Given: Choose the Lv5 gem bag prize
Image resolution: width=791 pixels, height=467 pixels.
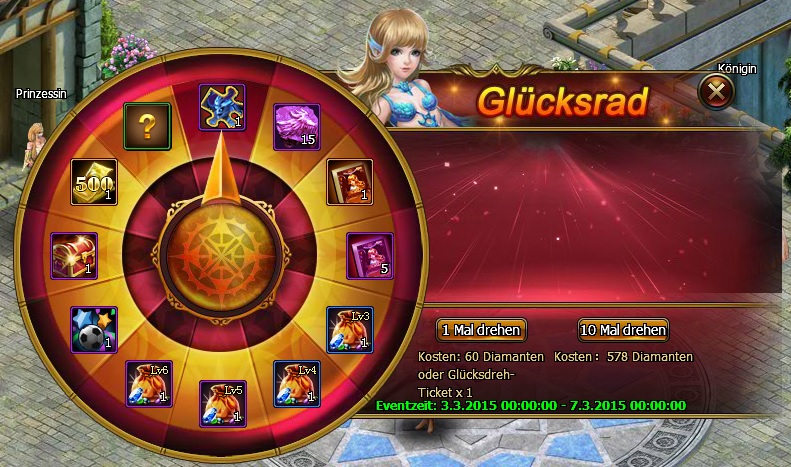Looking at the screenshot, I should [222, 403].
